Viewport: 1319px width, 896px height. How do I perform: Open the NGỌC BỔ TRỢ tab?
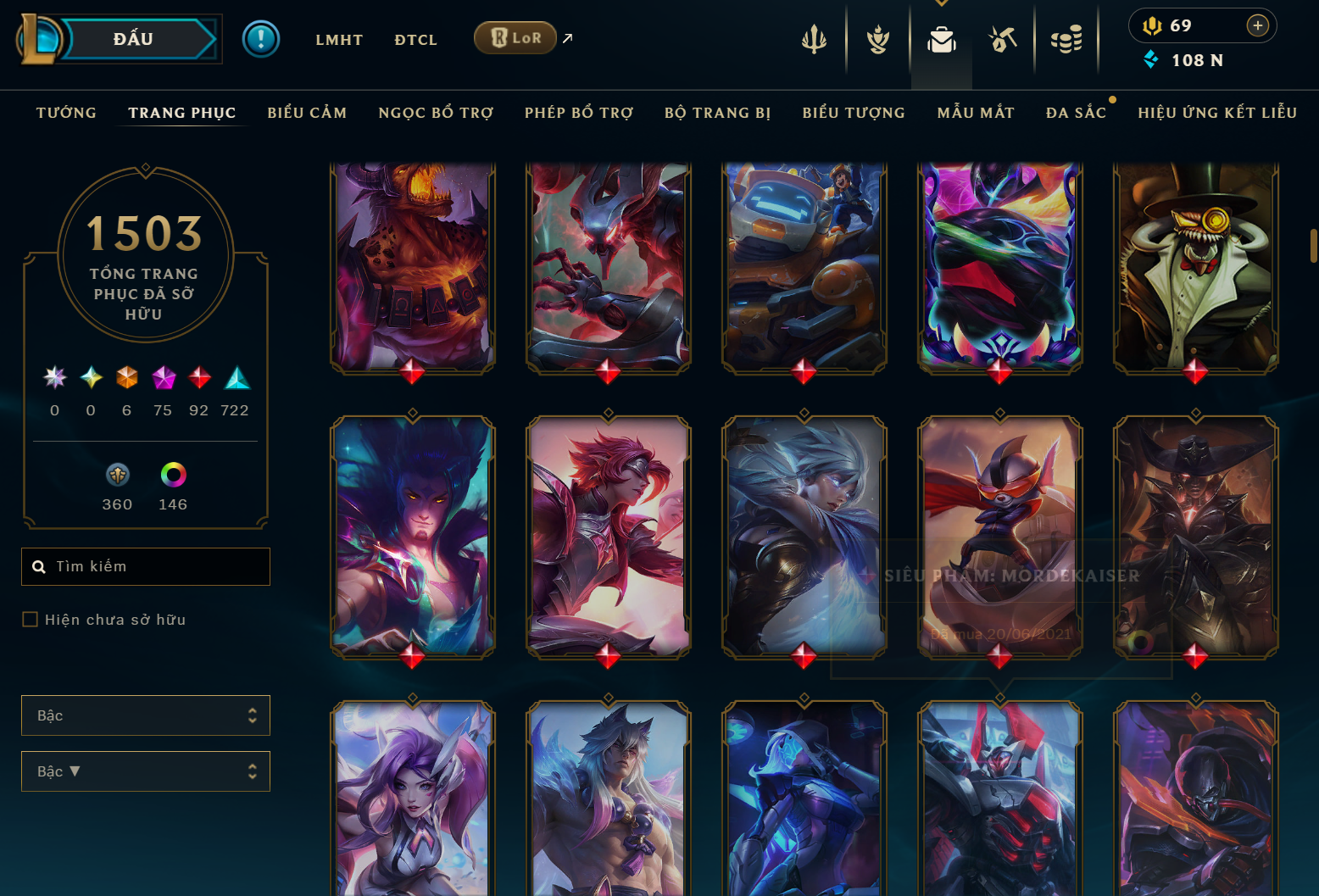click(436, 113)
